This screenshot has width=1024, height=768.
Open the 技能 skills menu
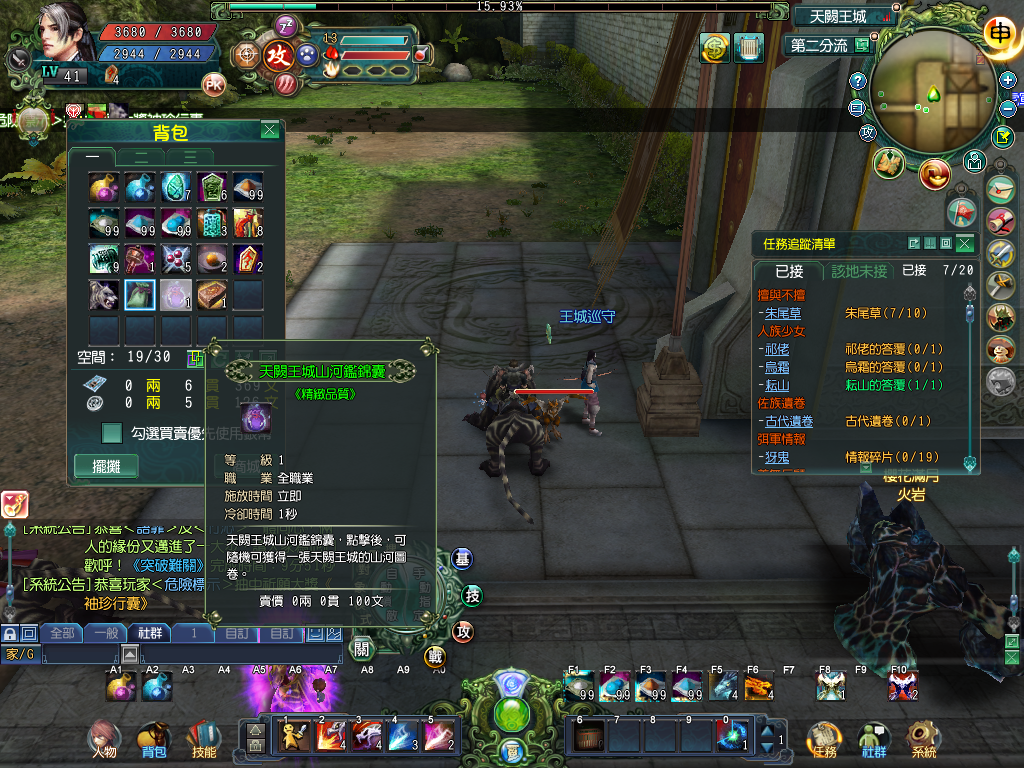tap(203, 739)
